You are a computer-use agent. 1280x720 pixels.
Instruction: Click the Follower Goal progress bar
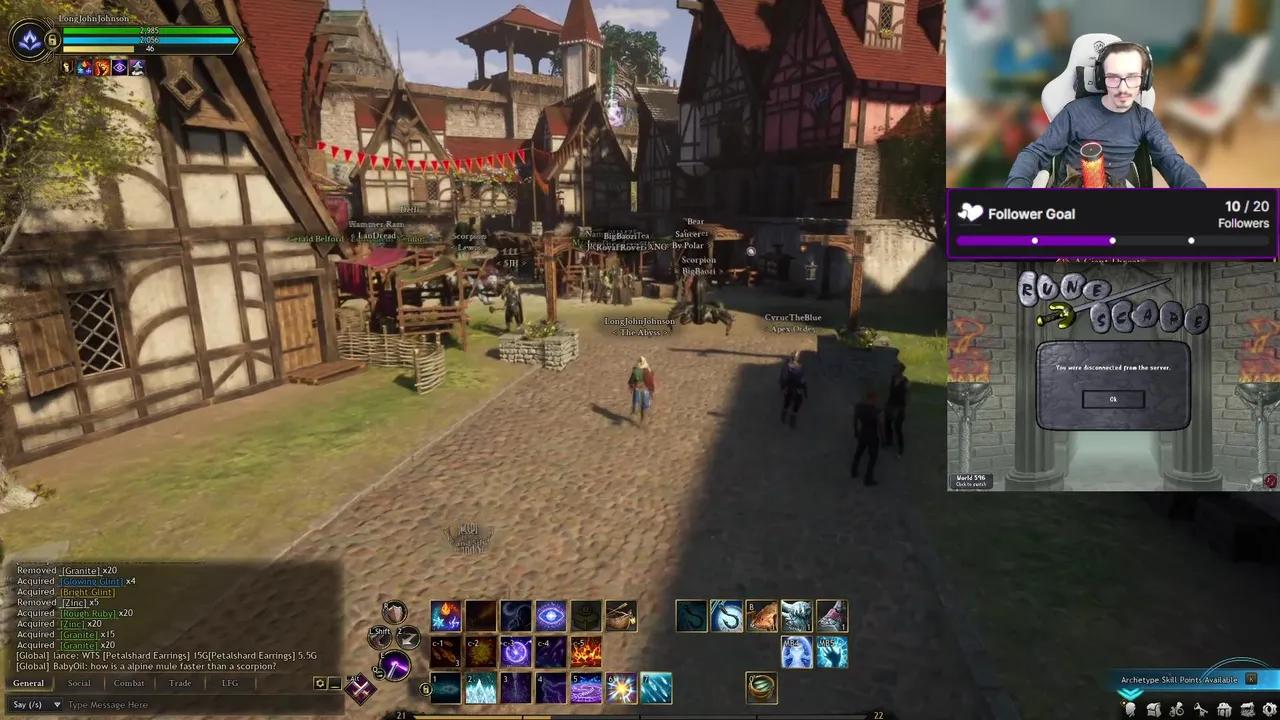(1110, 240)
